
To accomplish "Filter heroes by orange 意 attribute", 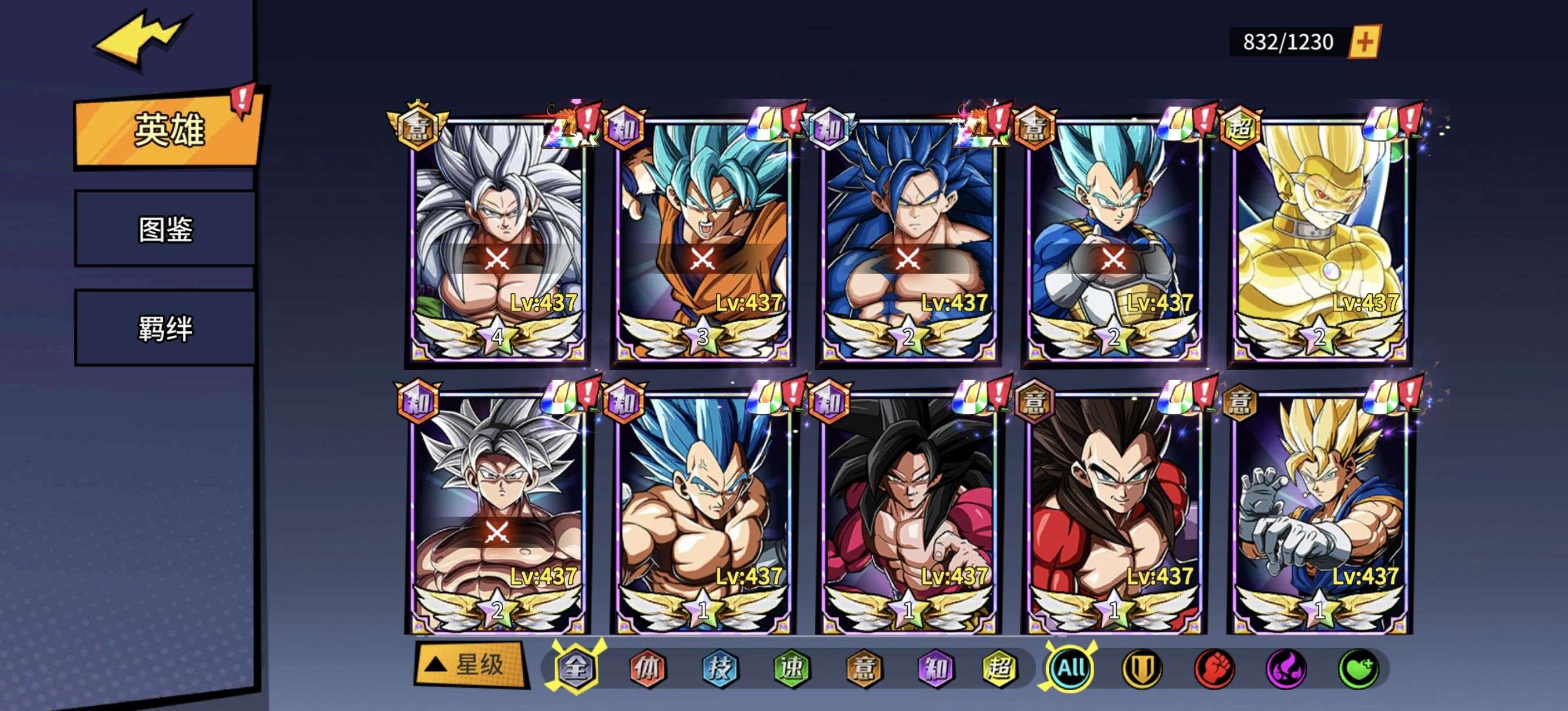I will point(864,668).
